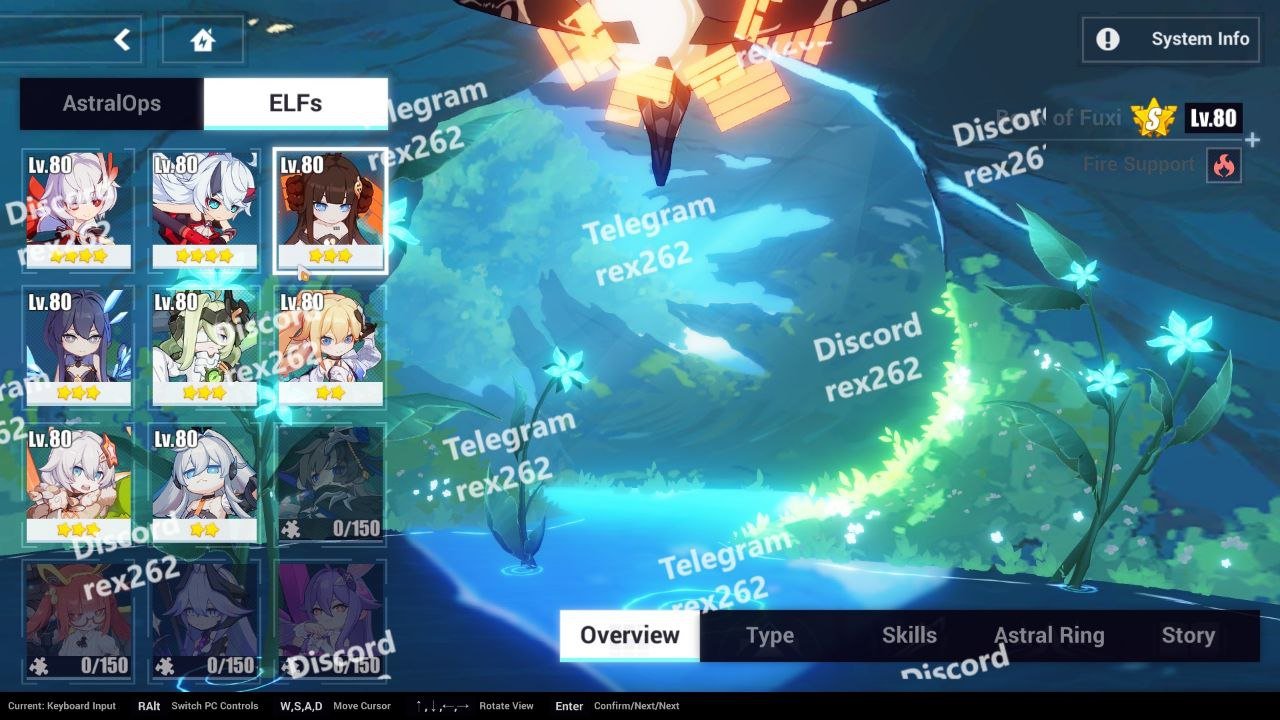
Task: Choose the white-haired red-eyed ELF portrait
Action: coord(78,210)
